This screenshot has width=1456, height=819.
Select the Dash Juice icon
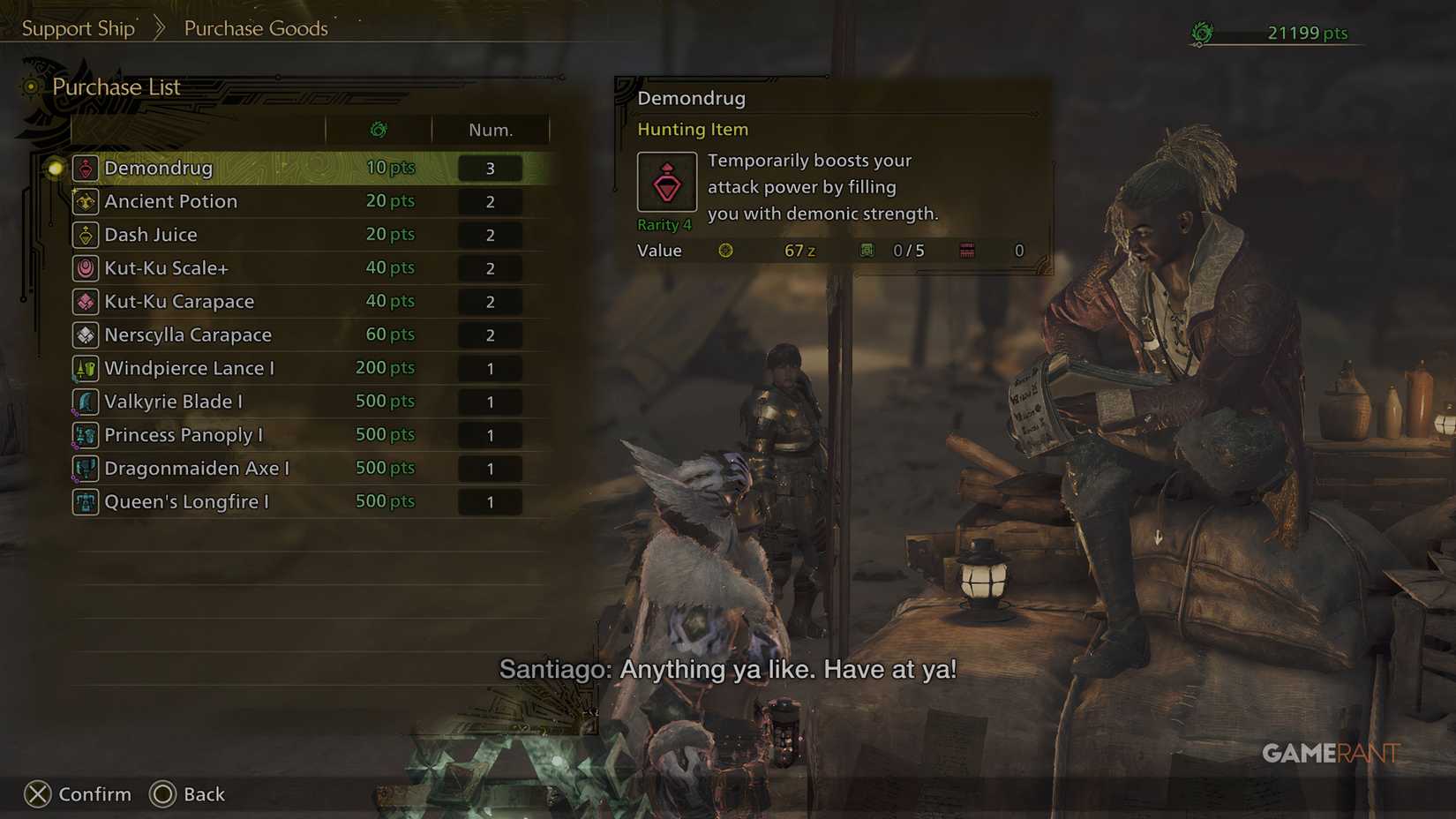(85, 235)
